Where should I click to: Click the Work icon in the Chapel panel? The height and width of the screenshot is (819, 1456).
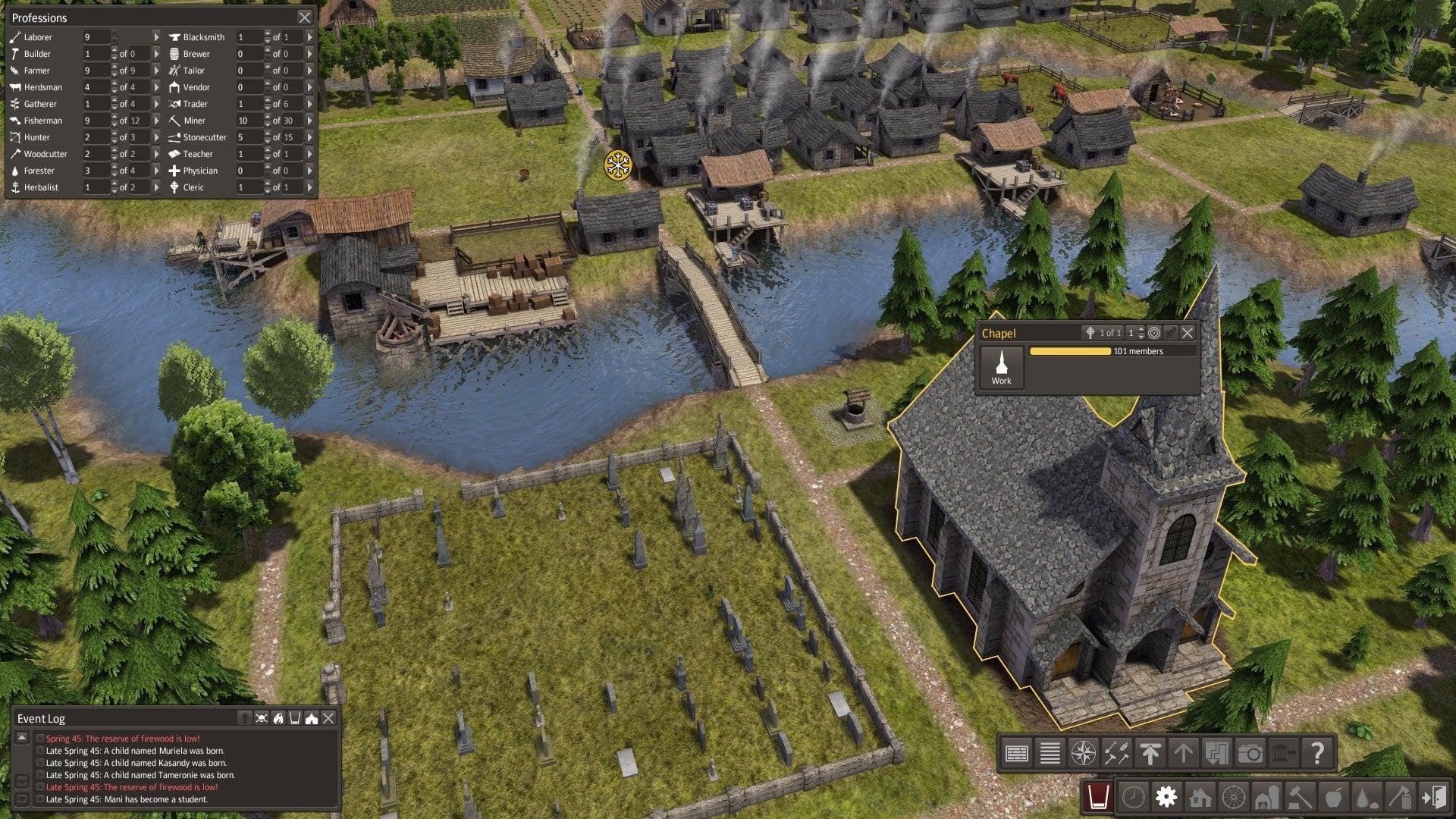click(x=1002, y=367)
